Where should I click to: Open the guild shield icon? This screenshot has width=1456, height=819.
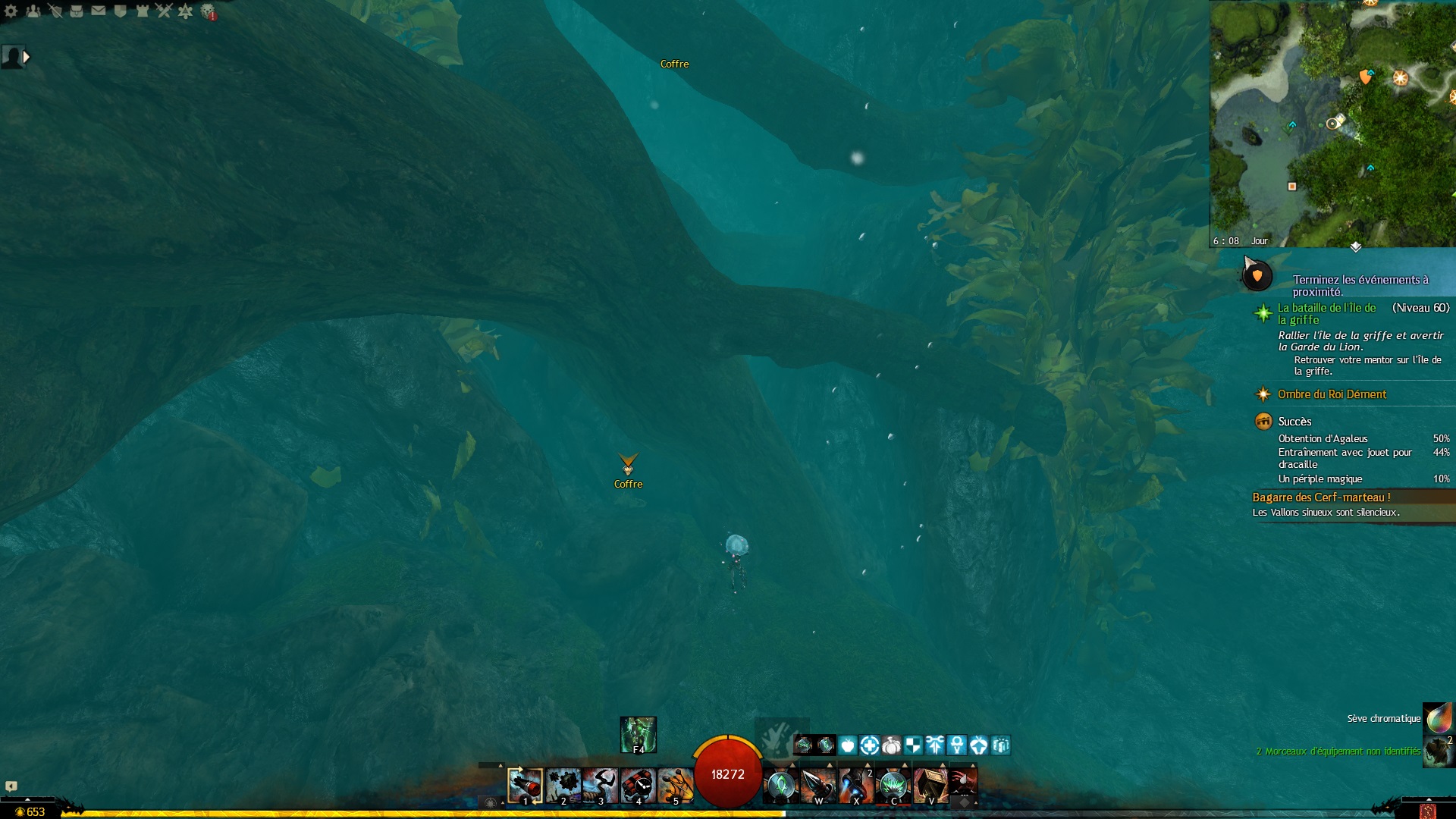120,11
